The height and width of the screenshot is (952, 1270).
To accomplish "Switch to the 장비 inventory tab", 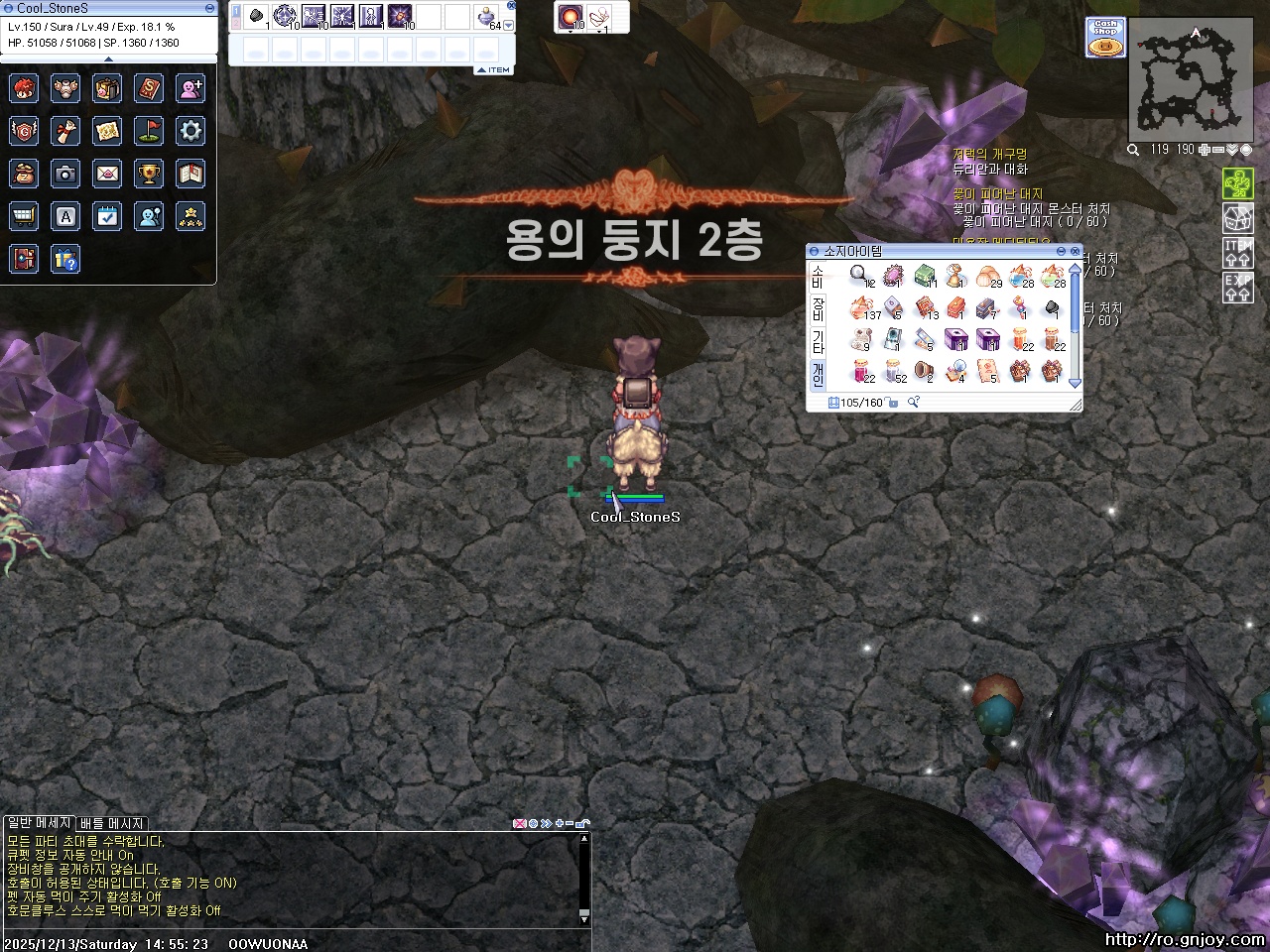I will pos(817,309).
